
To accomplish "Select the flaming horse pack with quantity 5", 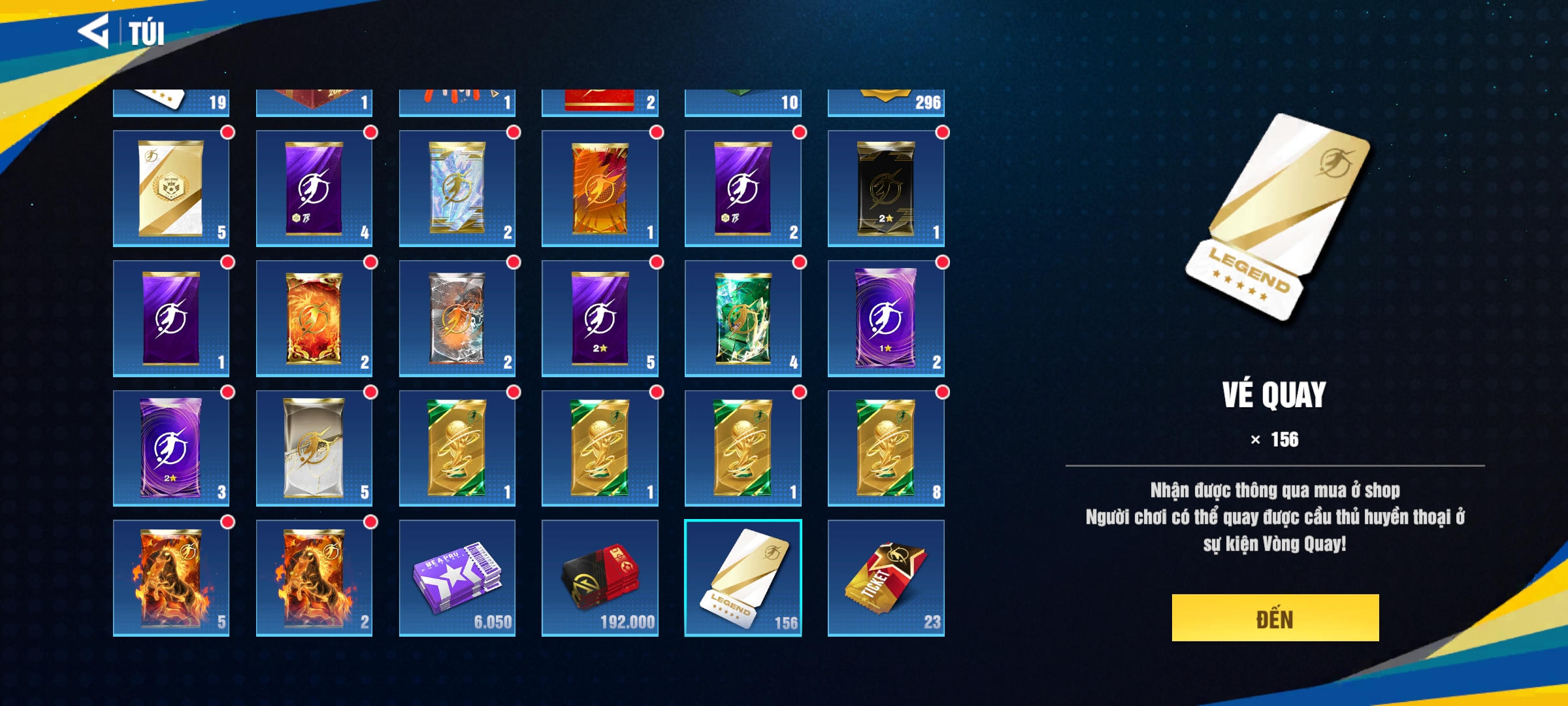I will click(x=171, y=578).
